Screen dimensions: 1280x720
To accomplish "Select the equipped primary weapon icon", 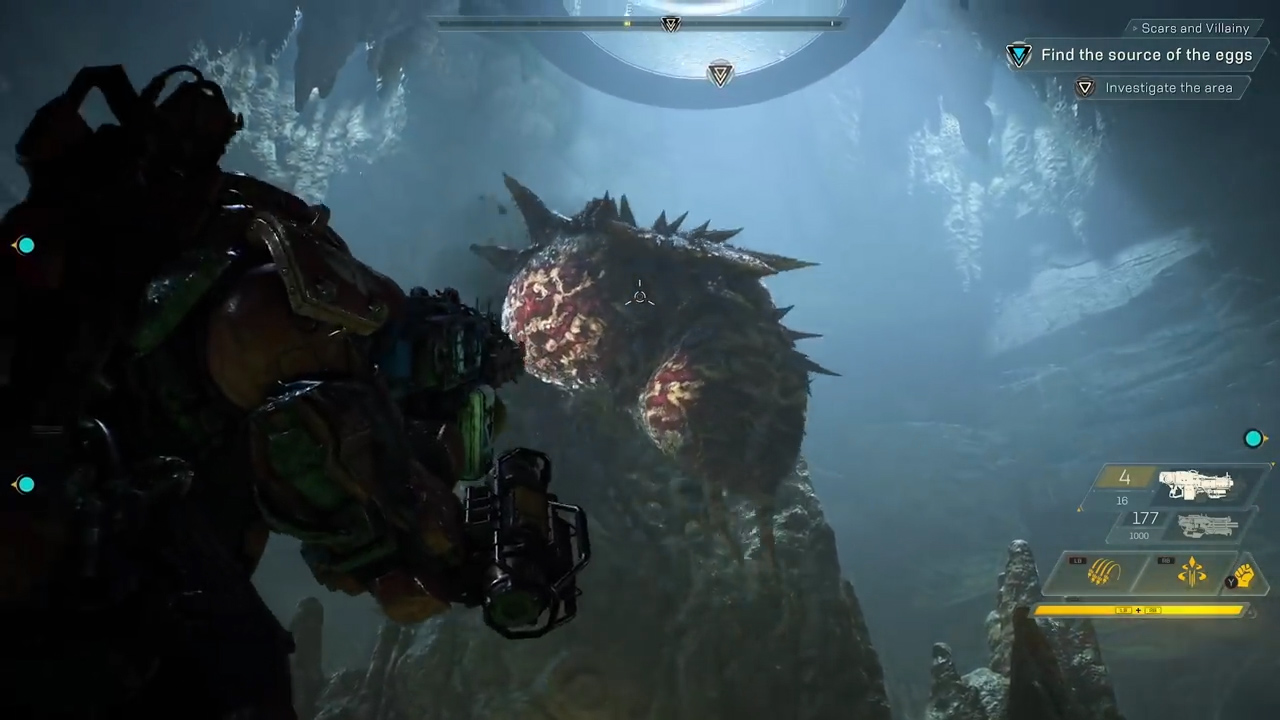I will [1196, 485].
